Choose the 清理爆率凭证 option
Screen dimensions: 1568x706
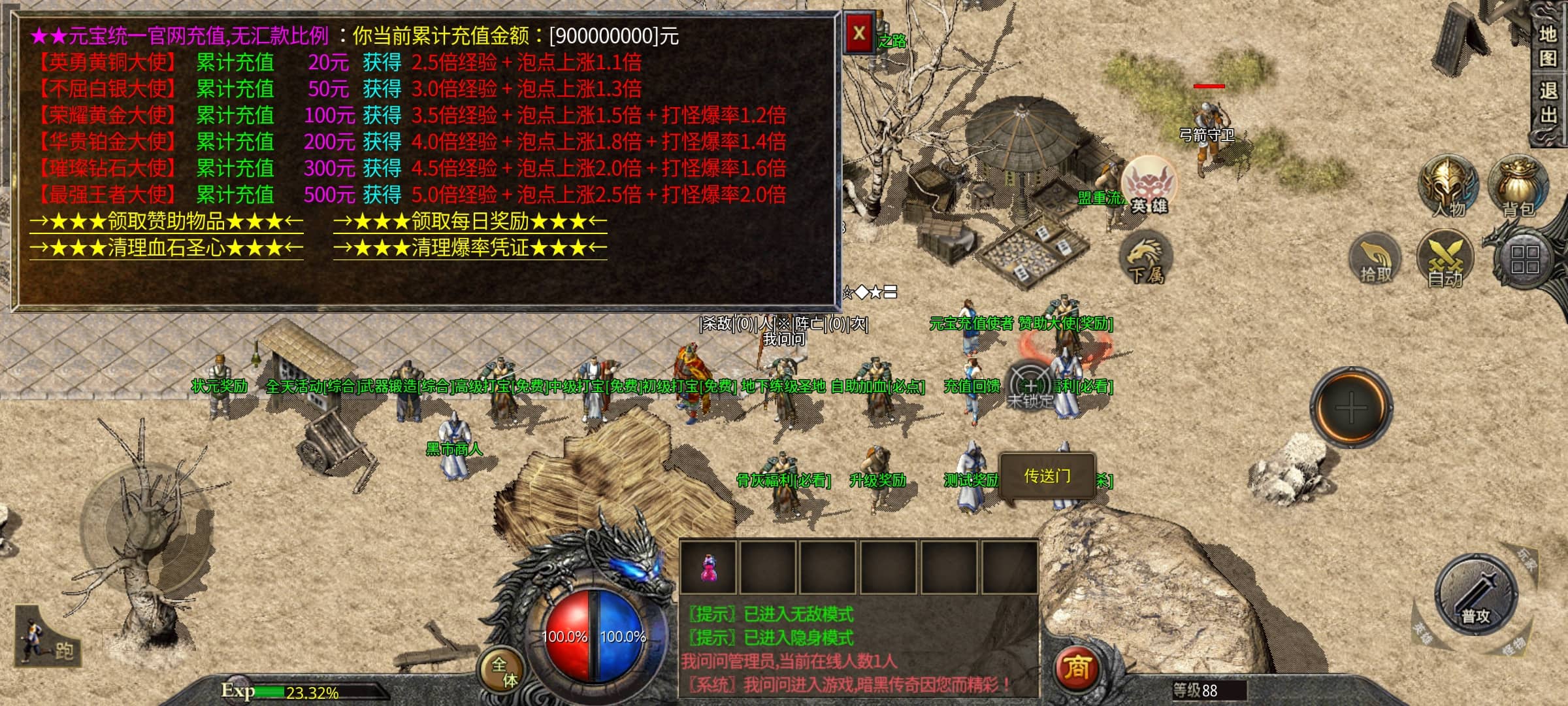point(470,248)
